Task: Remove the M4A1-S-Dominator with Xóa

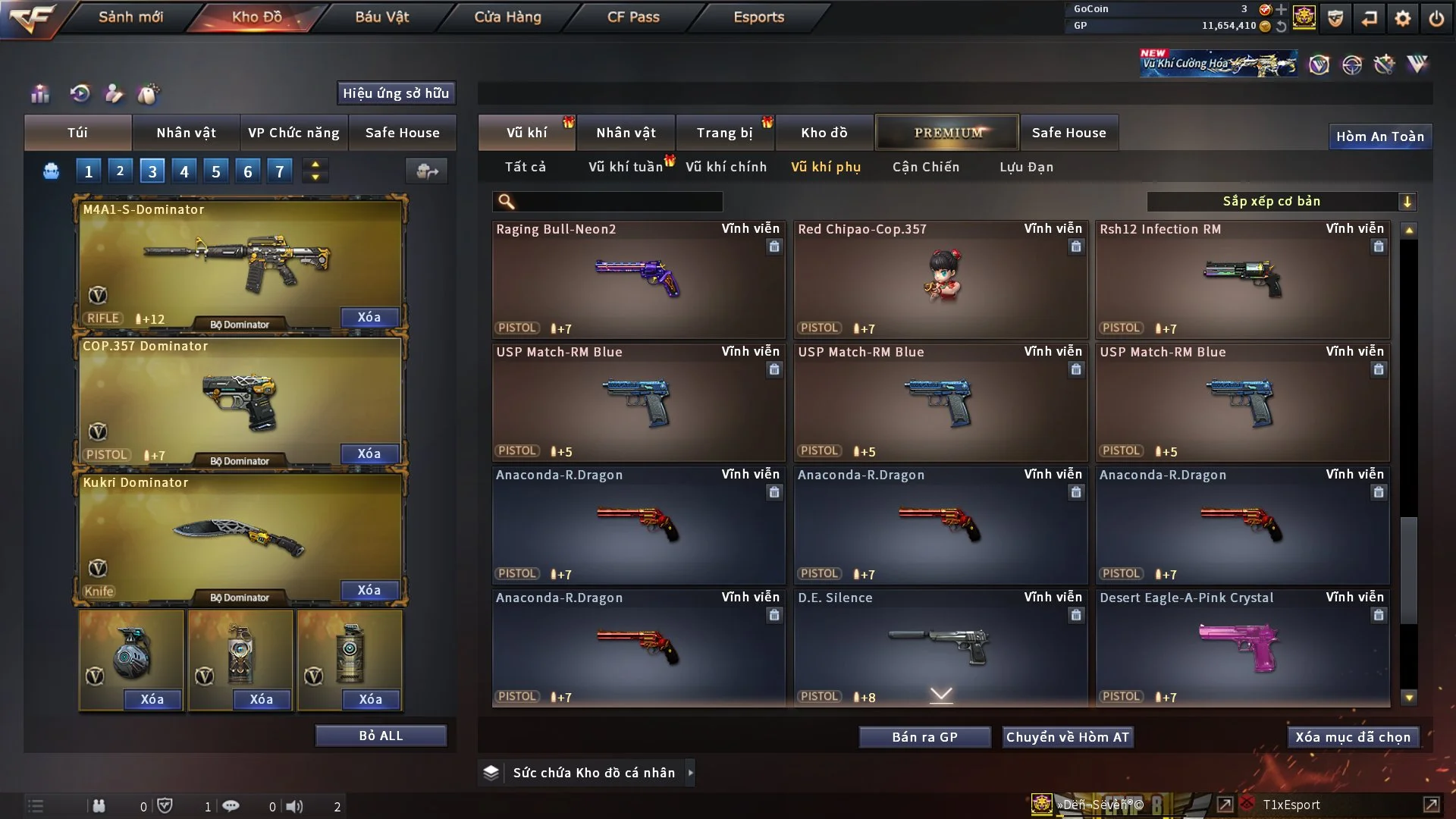Action: pyautogui.click(x=369, y=317)
